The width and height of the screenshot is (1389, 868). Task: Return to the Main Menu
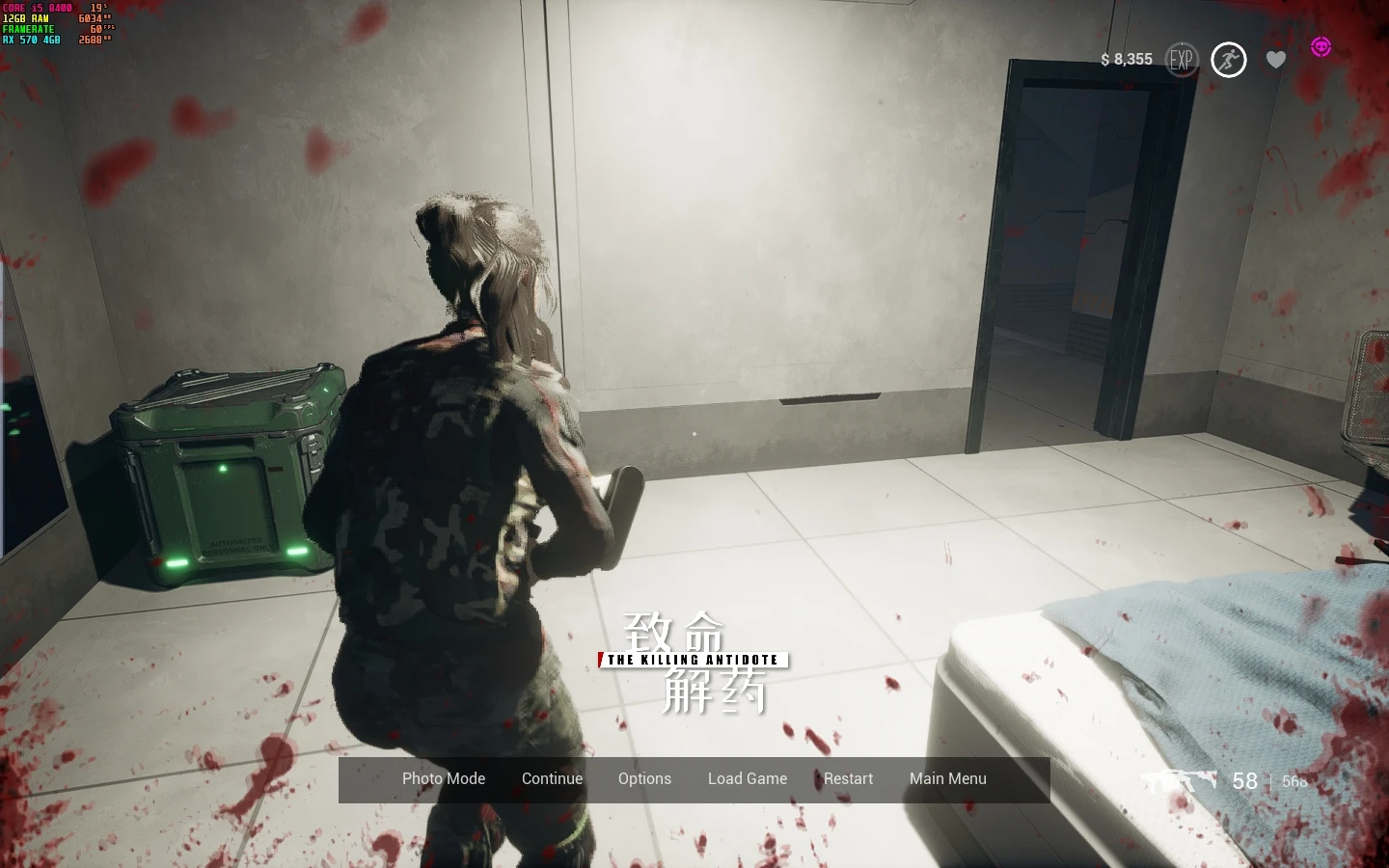click(947, 779)
